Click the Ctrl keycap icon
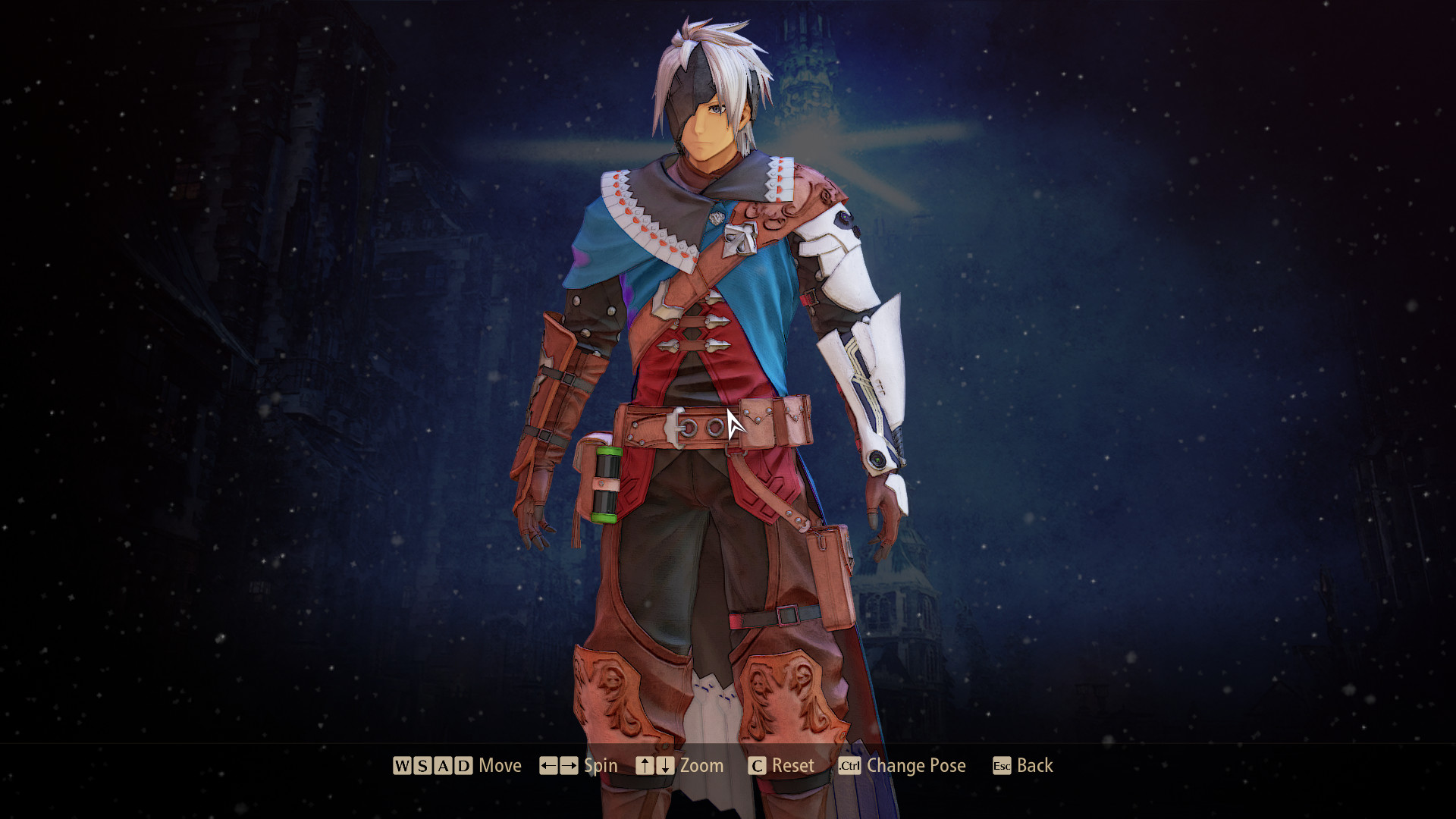Image resolution: width=1456 pixels, height=819 pixels. (x=850, y=766)
